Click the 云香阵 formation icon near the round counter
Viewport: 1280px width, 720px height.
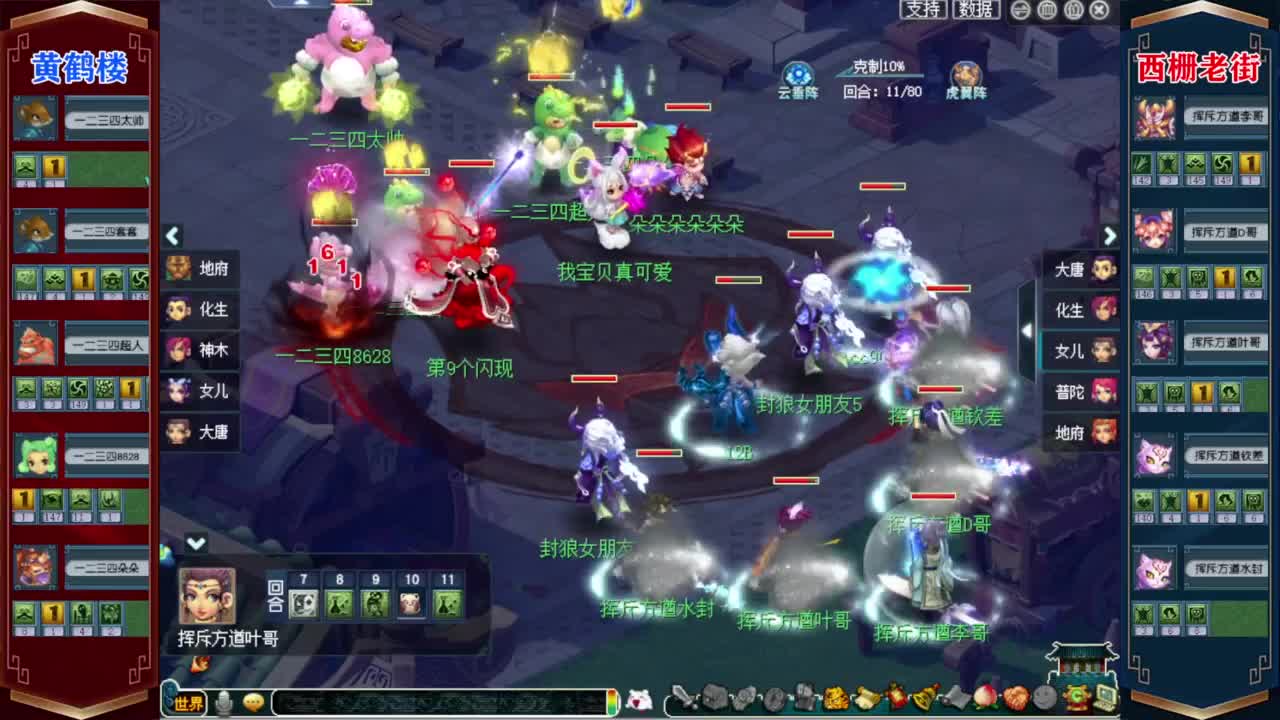(795, 72)
